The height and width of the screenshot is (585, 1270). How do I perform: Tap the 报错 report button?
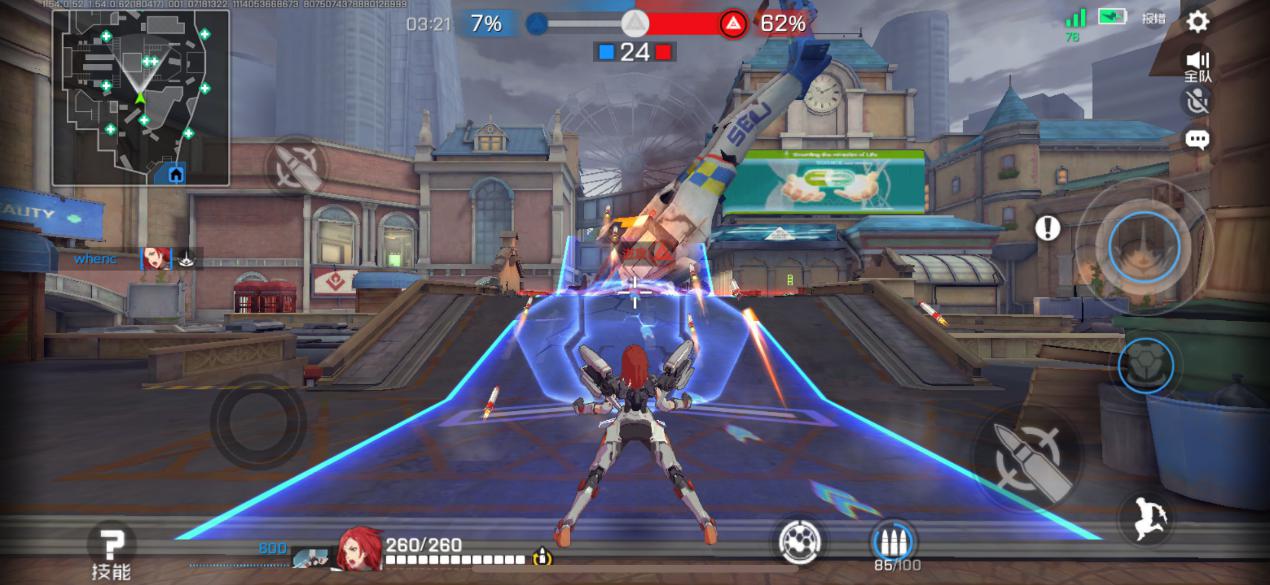[1154, 18]
